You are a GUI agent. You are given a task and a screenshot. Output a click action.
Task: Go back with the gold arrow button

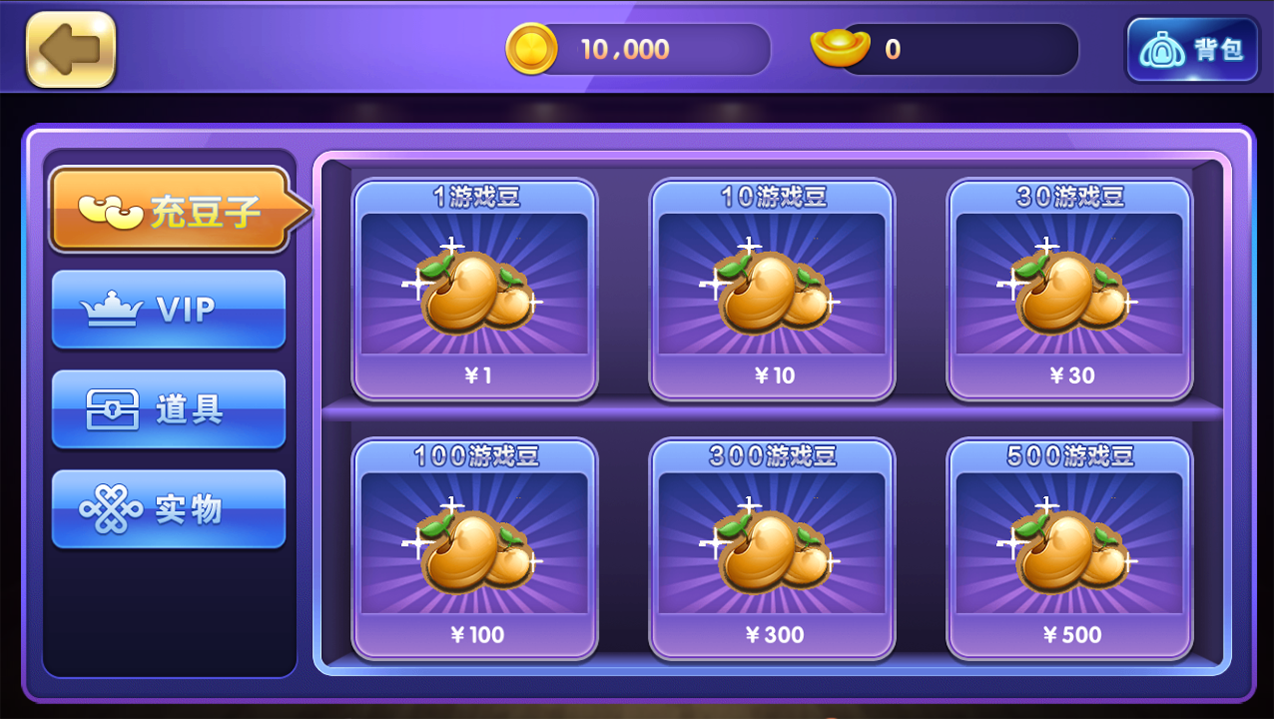pos(71,50)
